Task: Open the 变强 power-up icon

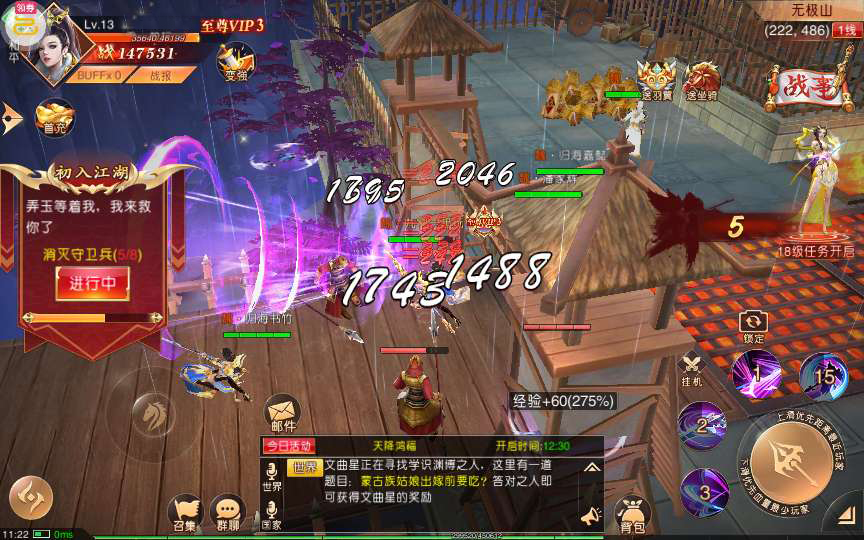Action: pos(236,61)
